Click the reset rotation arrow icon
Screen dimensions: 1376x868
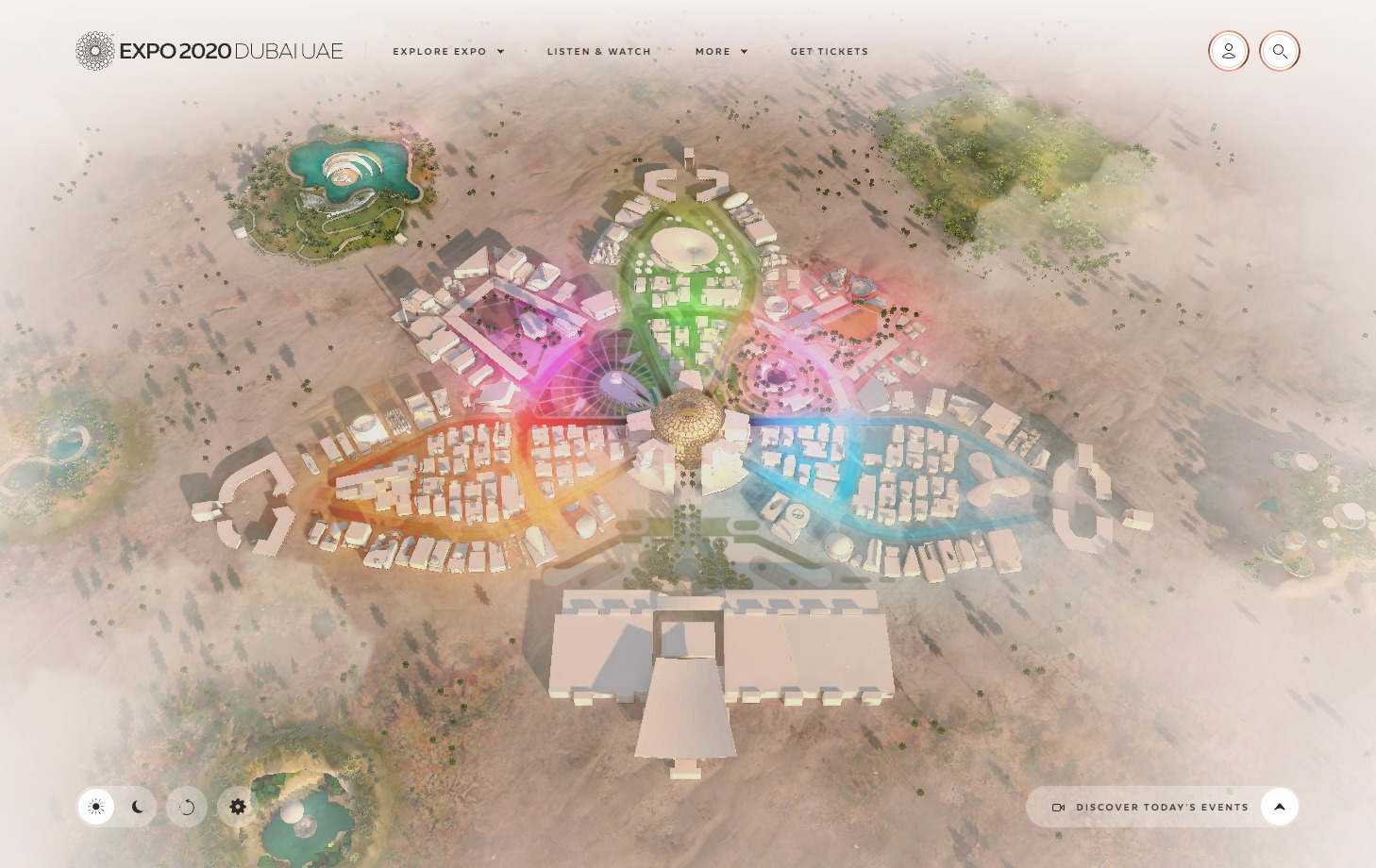click(x=186, y=807)
